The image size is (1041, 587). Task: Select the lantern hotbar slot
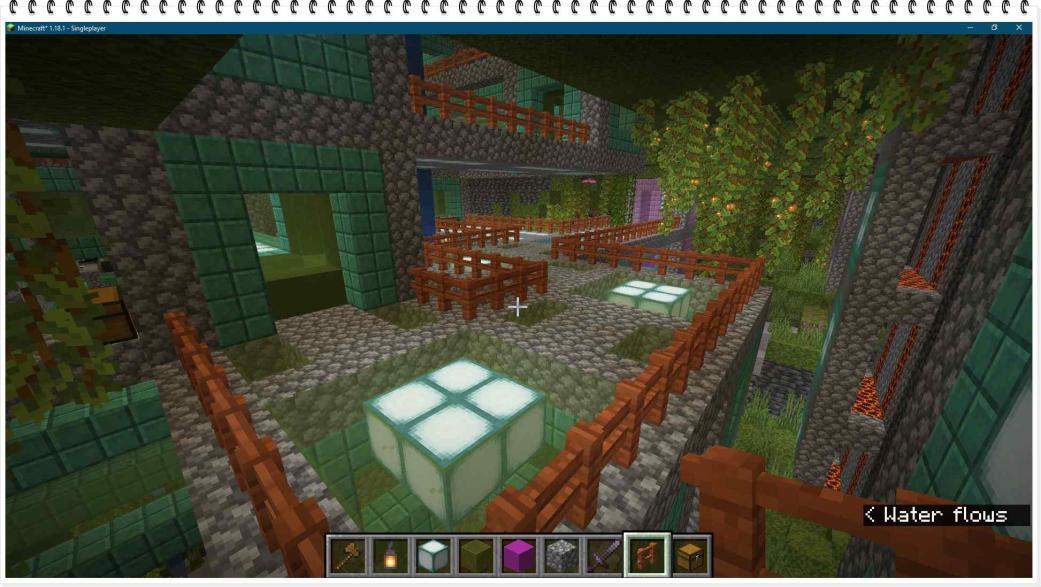click(390, 555)
